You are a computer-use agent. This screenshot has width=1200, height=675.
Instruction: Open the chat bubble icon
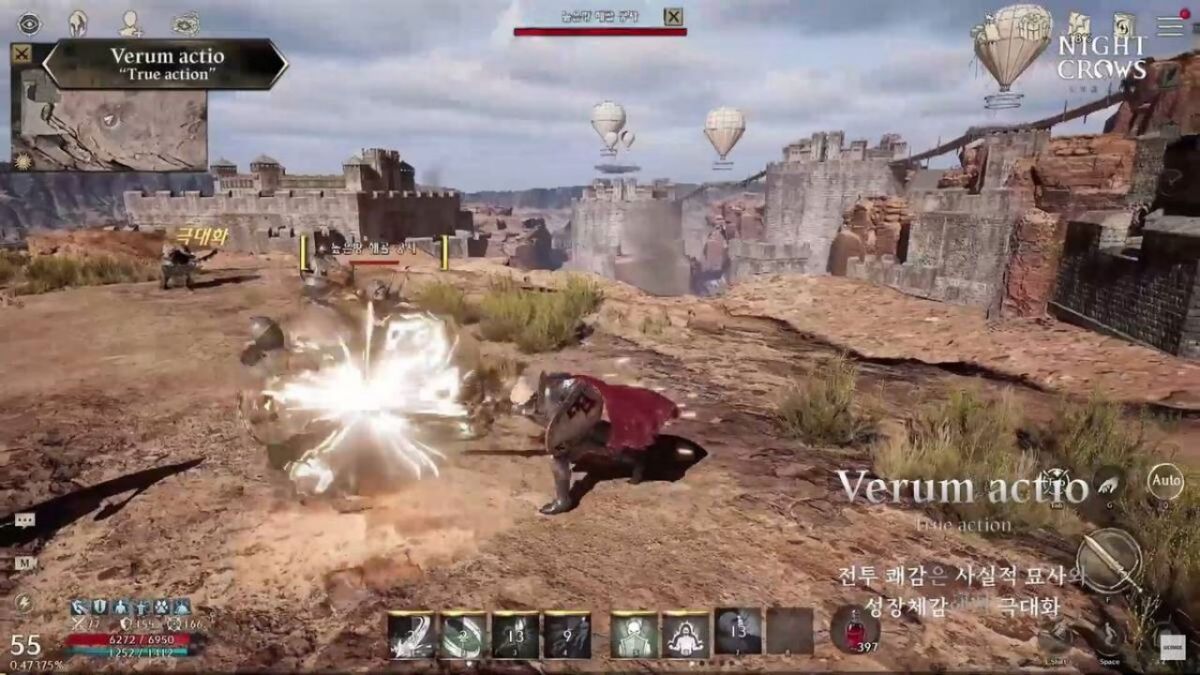click(x=24, y=520)
